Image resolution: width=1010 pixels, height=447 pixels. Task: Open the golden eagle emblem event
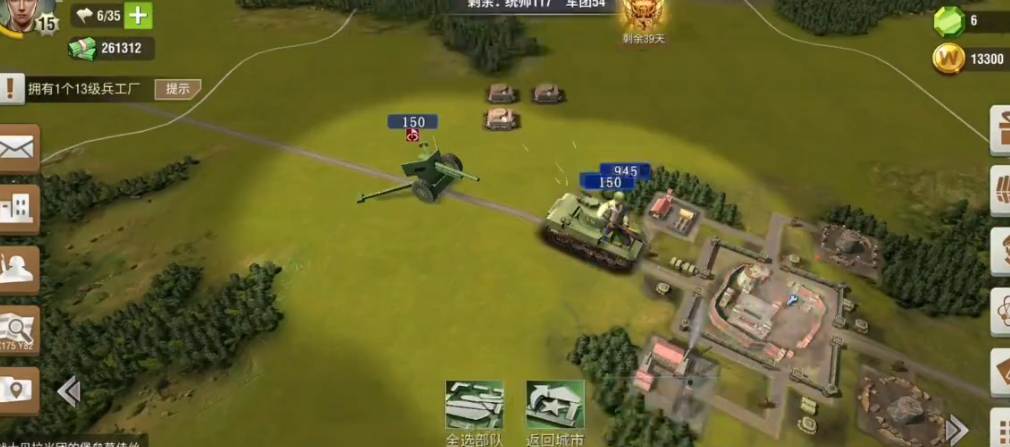[640, 14]
